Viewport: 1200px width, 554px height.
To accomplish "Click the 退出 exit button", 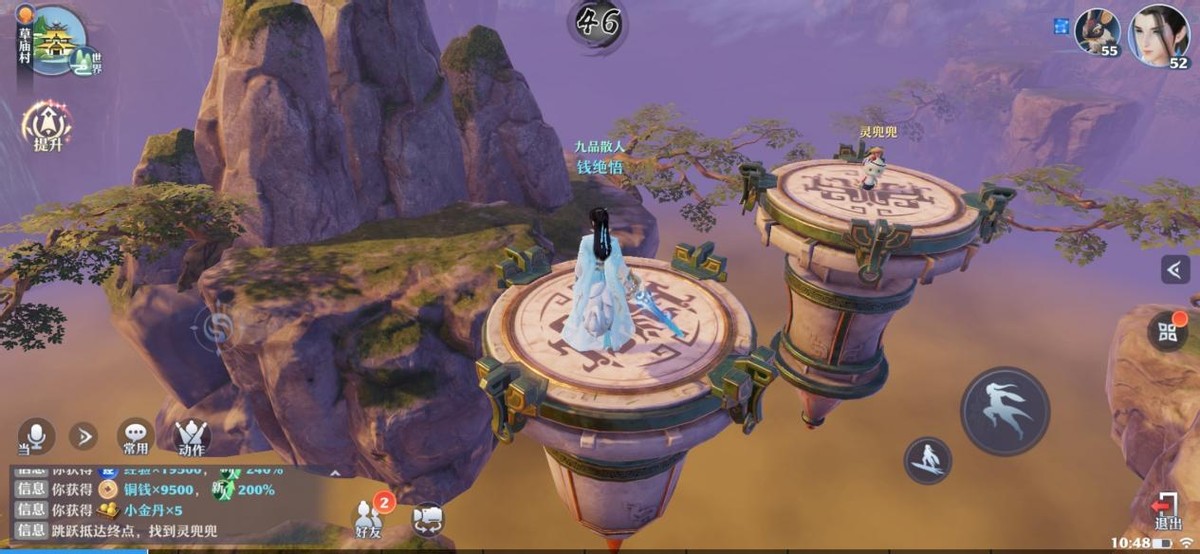I will tap(1167, 510).
